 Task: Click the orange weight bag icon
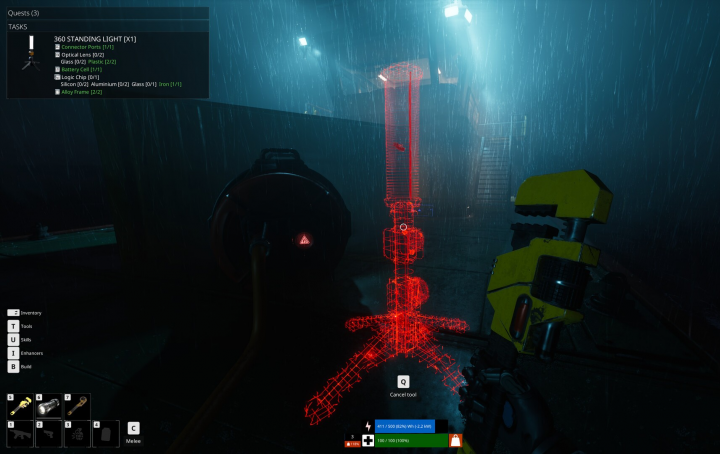pyautogui.click(x=455, y=440)
